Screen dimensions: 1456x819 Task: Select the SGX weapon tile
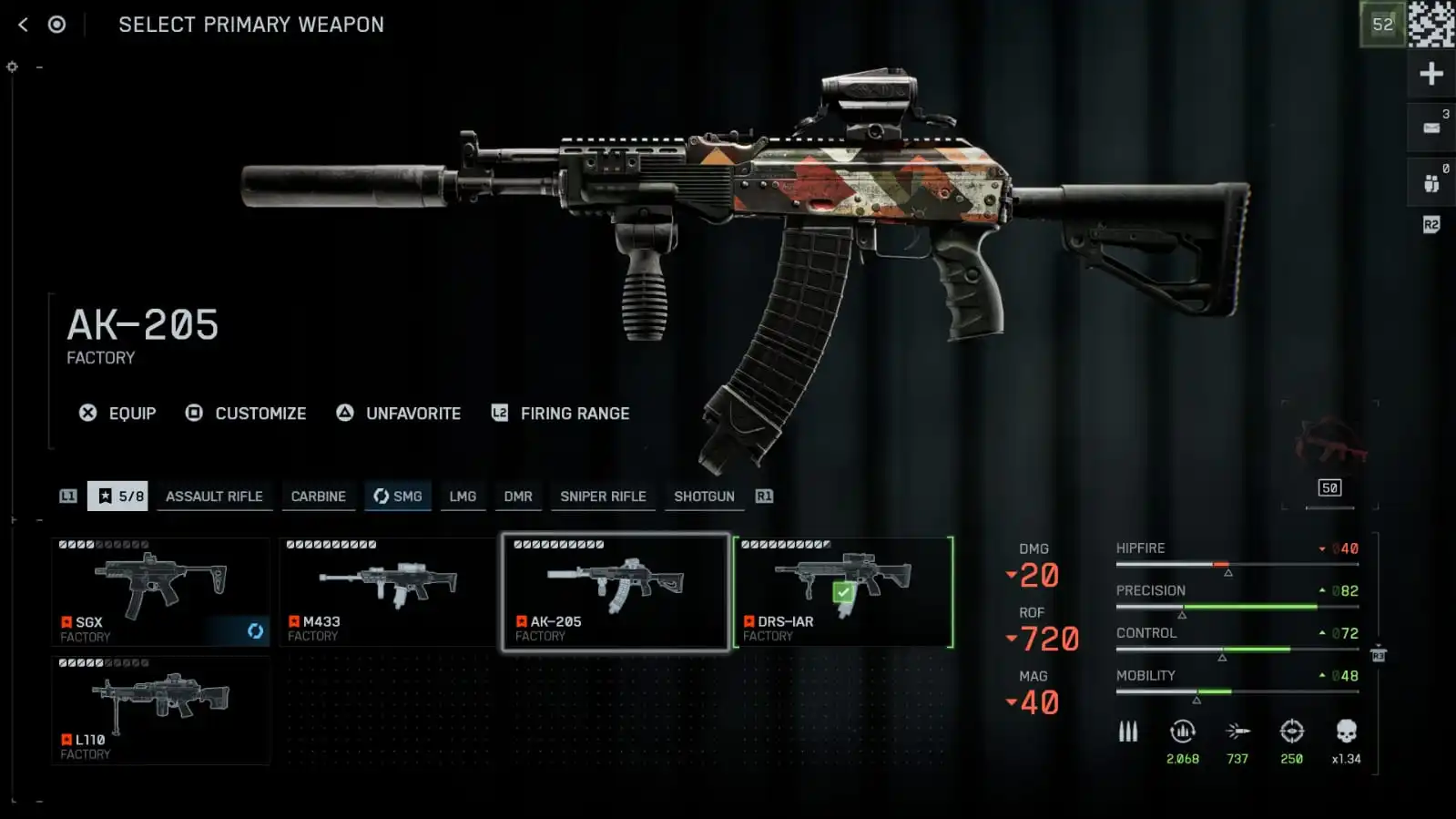[160, 591]
